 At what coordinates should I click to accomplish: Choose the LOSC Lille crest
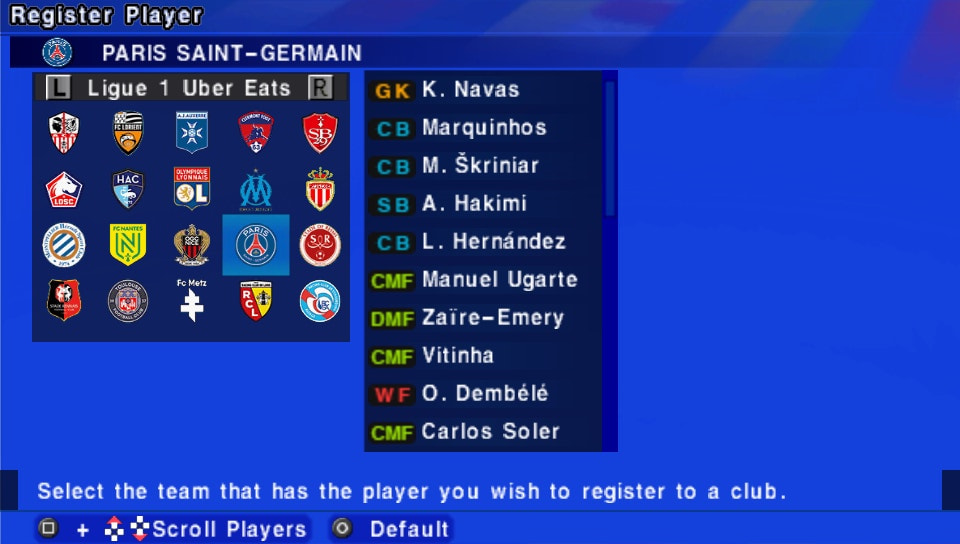click(x=64, y=188)
